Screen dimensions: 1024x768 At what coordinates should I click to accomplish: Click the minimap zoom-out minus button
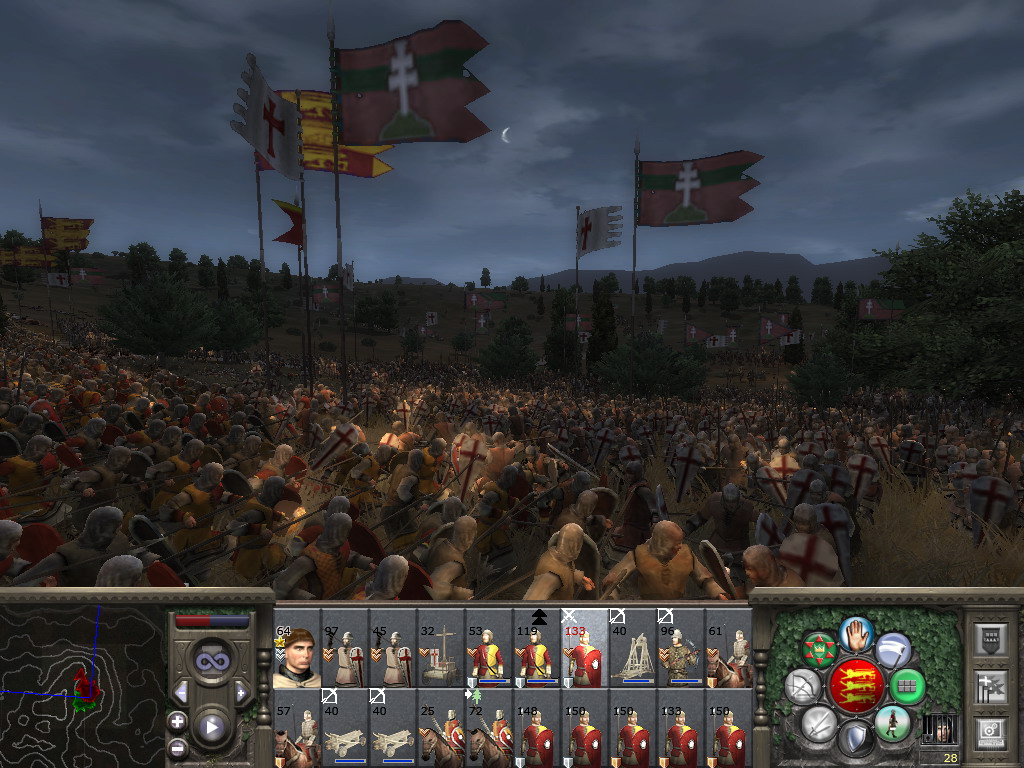click(x=178, y=746)
